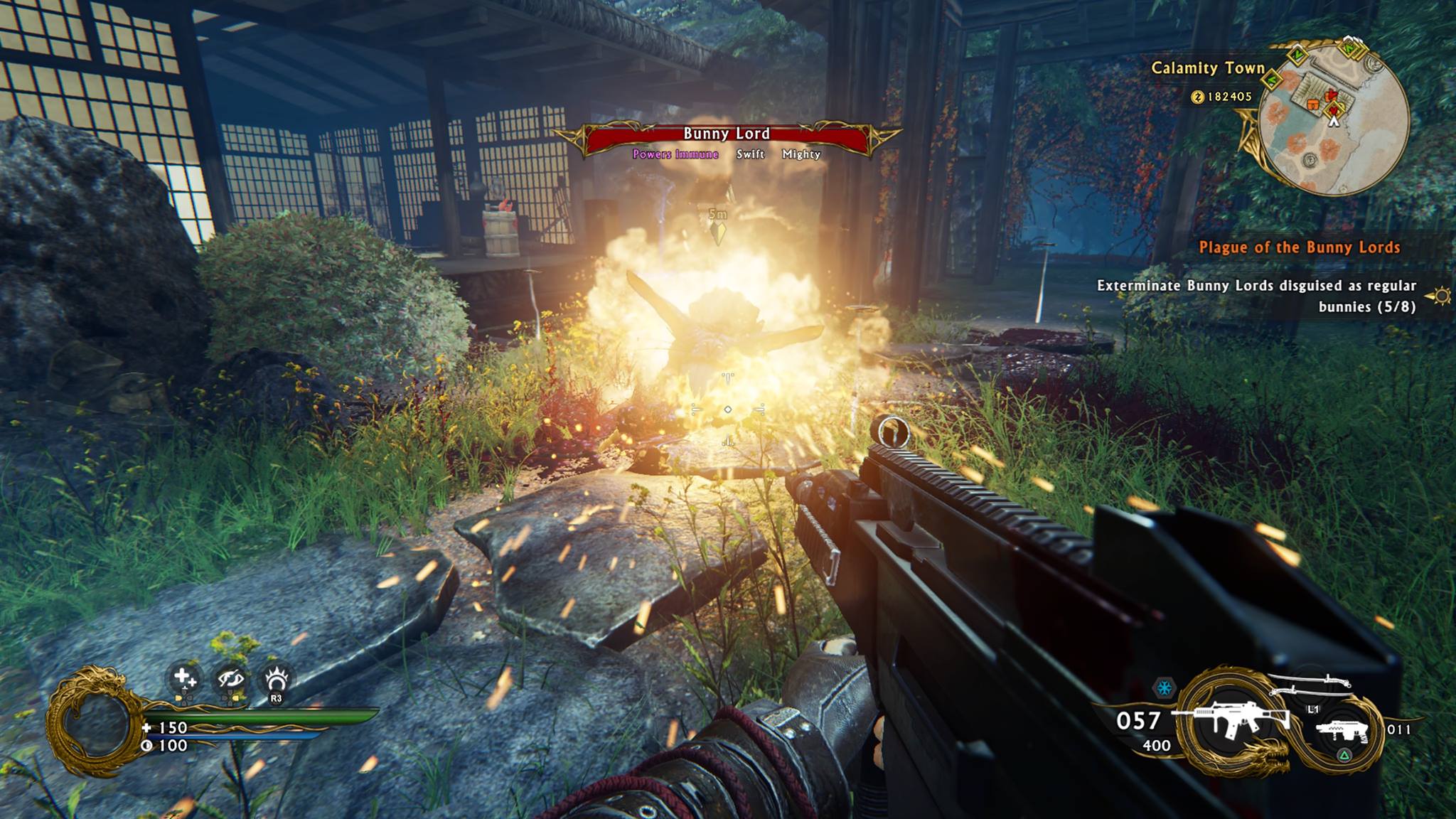The width and height of the screenshot is (1456, 819).
Task: Use the crossed-out eye vanish power
Action: tap(230, 680)
